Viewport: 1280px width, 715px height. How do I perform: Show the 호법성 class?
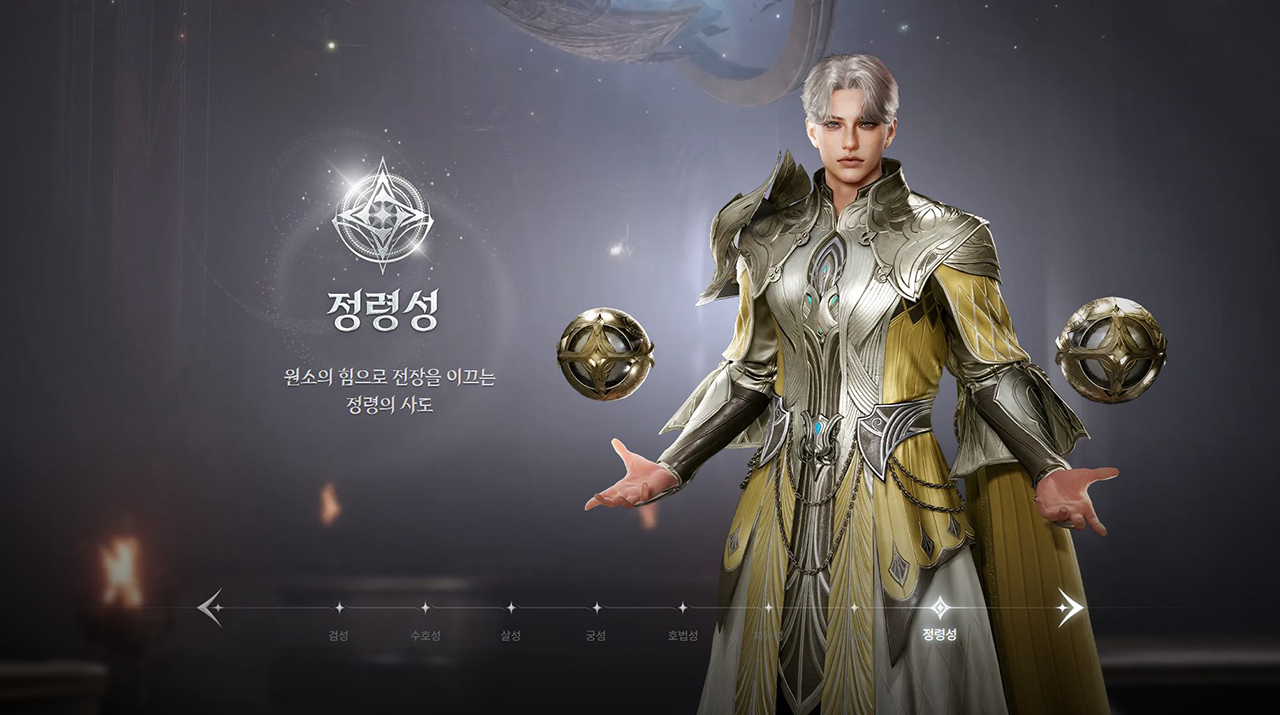click(683, 608)
